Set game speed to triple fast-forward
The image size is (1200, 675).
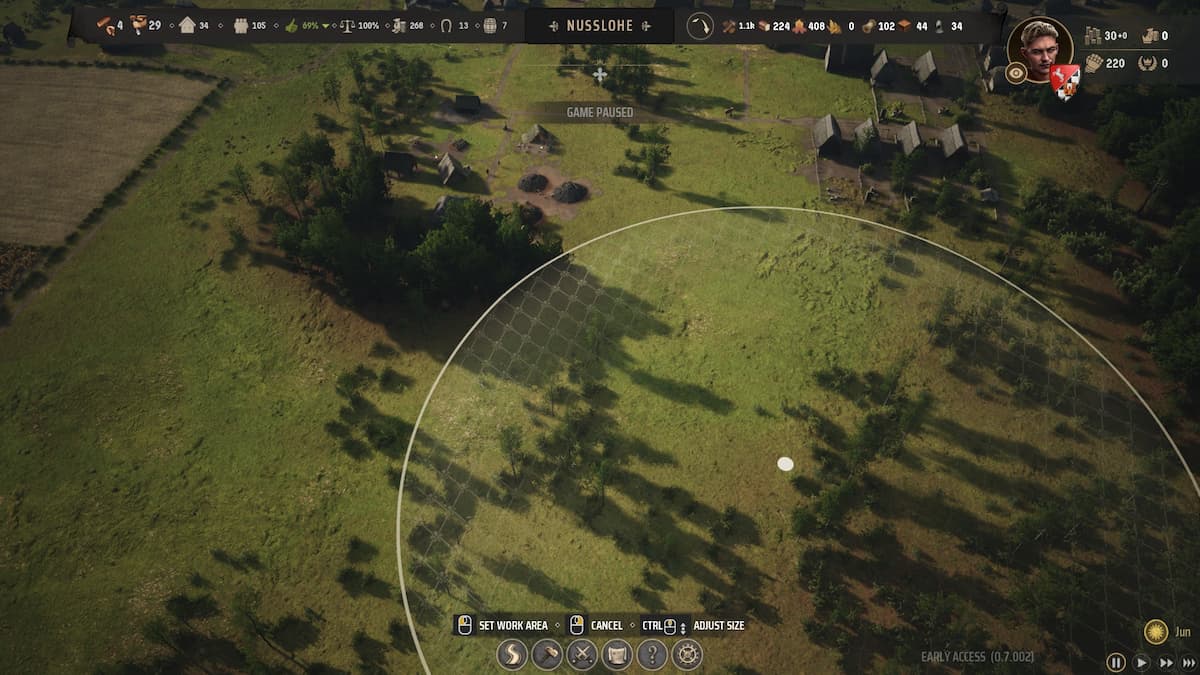pos(1189,662)
